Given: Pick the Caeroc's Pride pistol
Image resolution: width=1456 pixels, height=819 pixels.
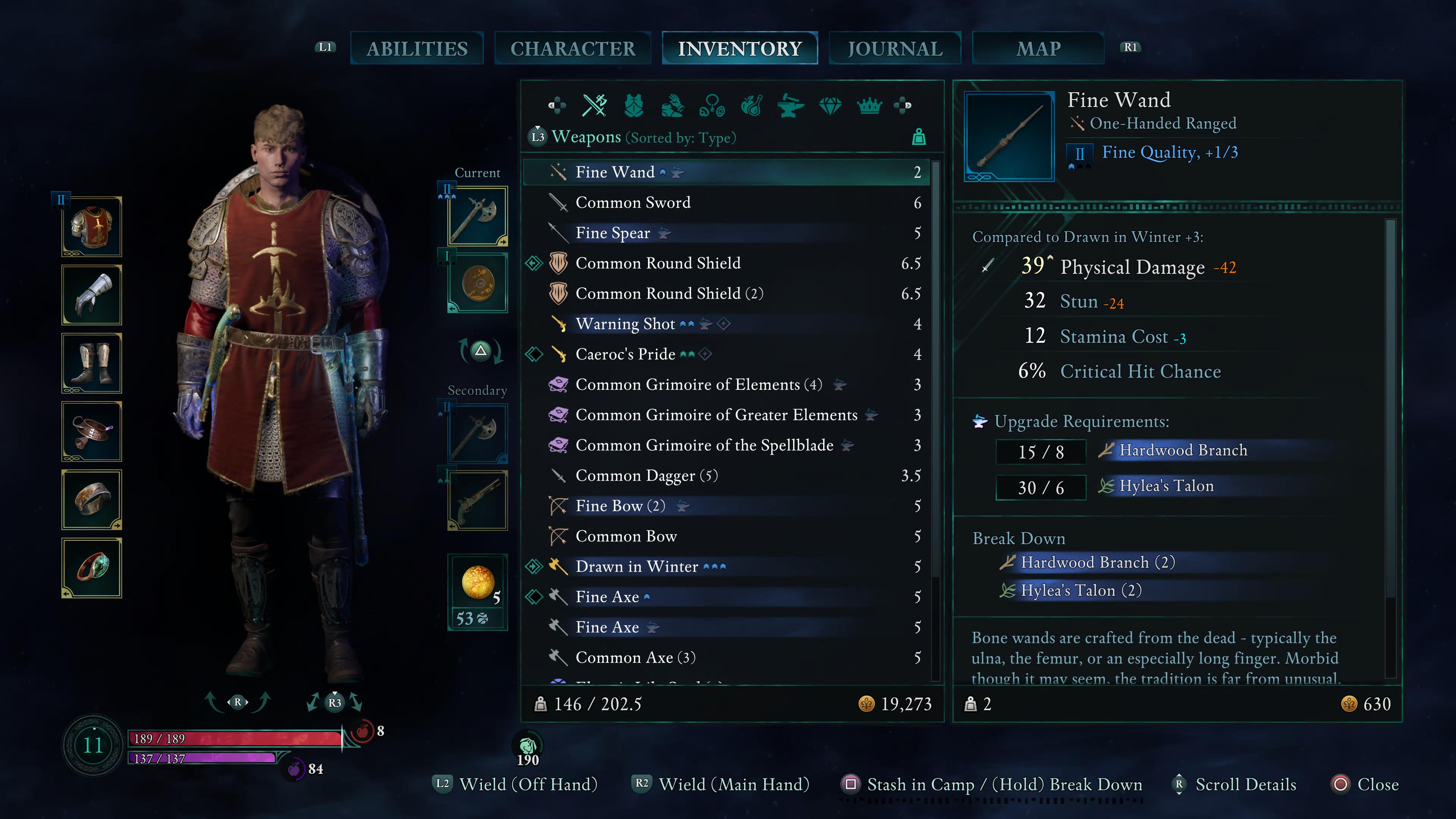Looking at the screenshot, I should pos(624,355).
